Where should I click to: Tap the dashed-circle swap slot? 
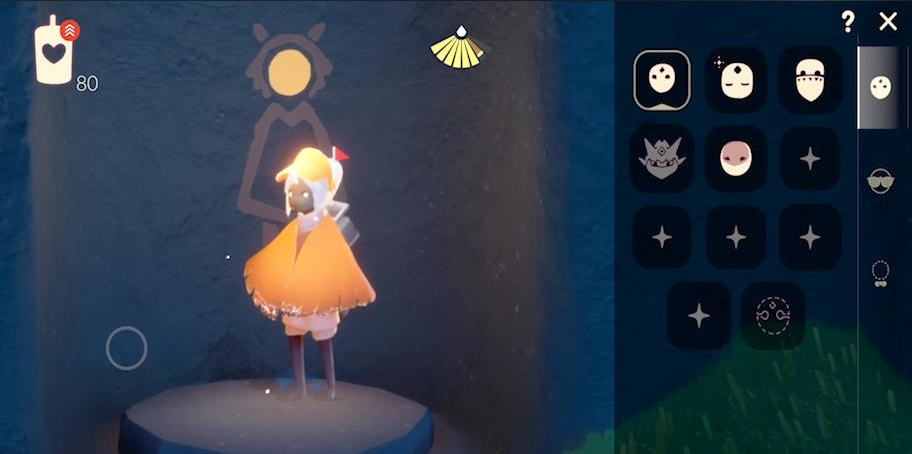coord(773,316)
